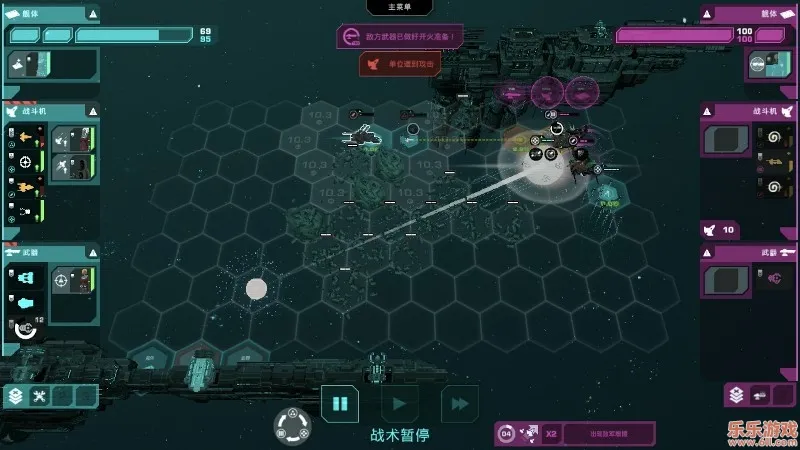The width and height of the screenshot is (800, 450).
Task: Collapse the enemy 舰体 hull panel
Action: pos(707,14)
